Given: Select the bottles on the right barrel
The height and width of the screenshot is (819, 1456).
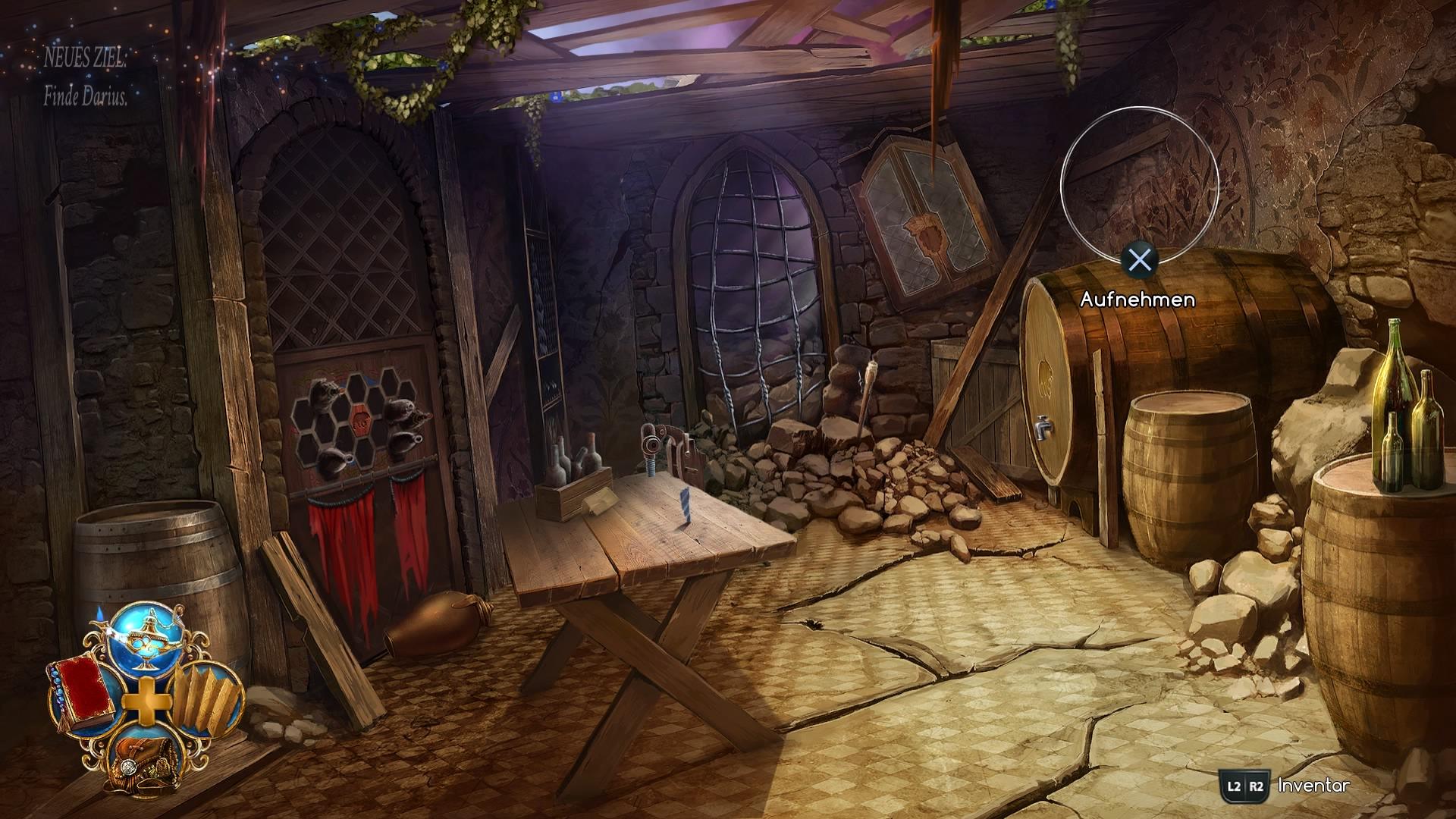Looking at the screenshot, I should point(1410,413).
